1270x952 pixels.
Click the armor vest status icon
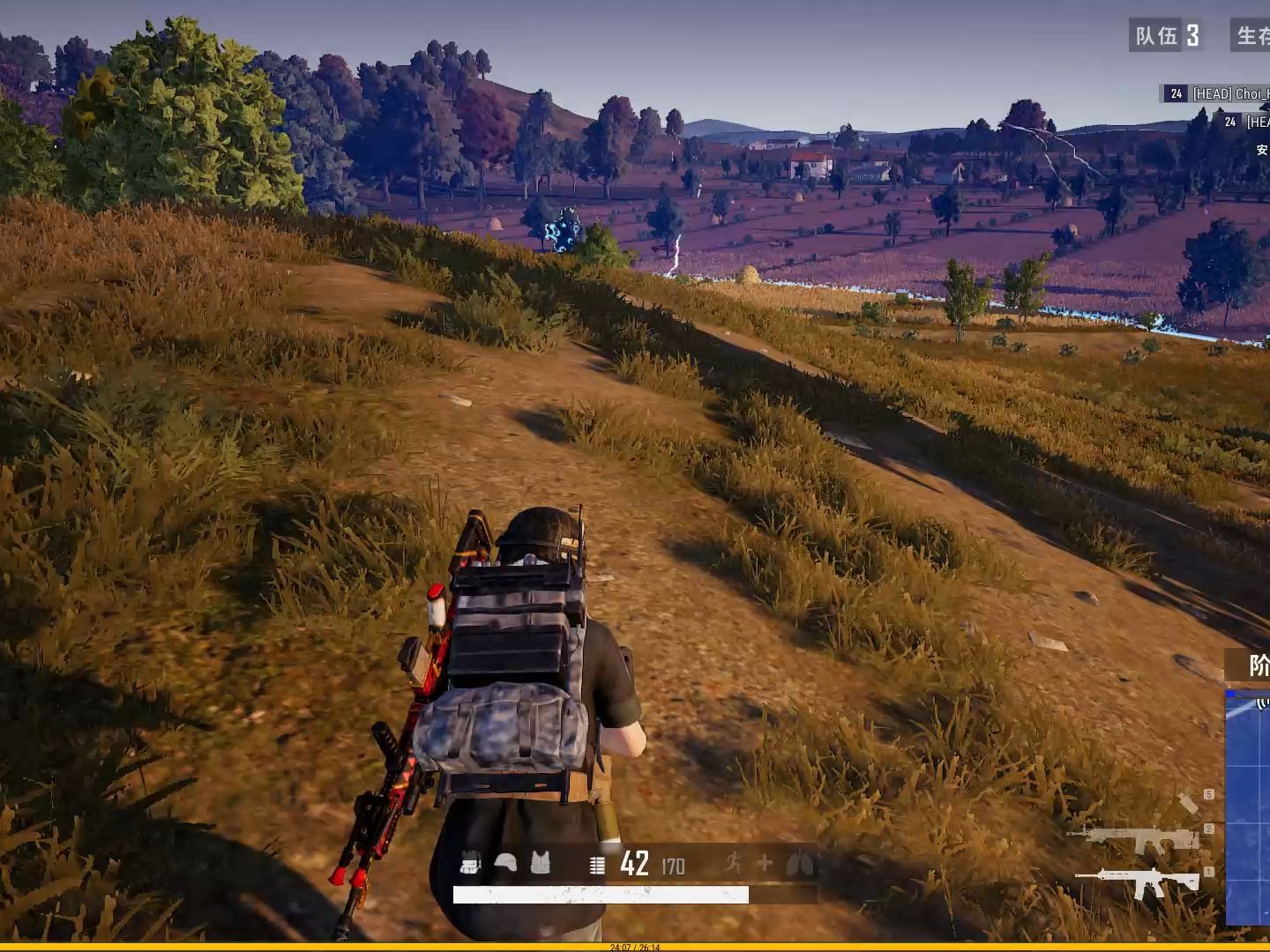point(540,864)
